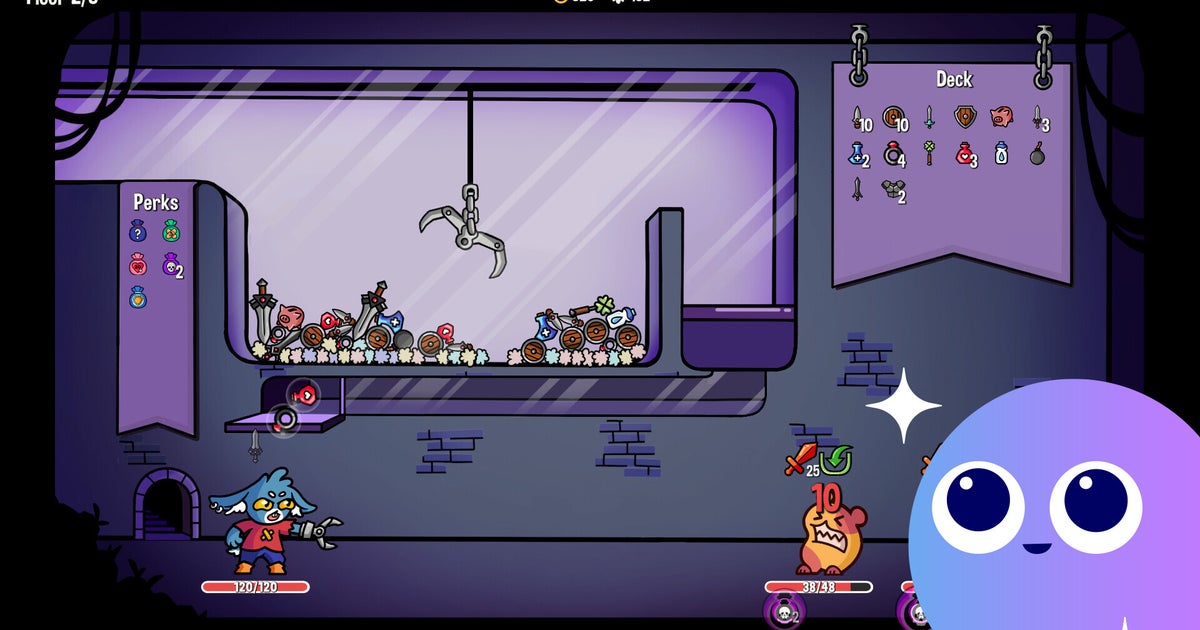Inspect the pointed wooden shield in Deck

pos(964,117)
